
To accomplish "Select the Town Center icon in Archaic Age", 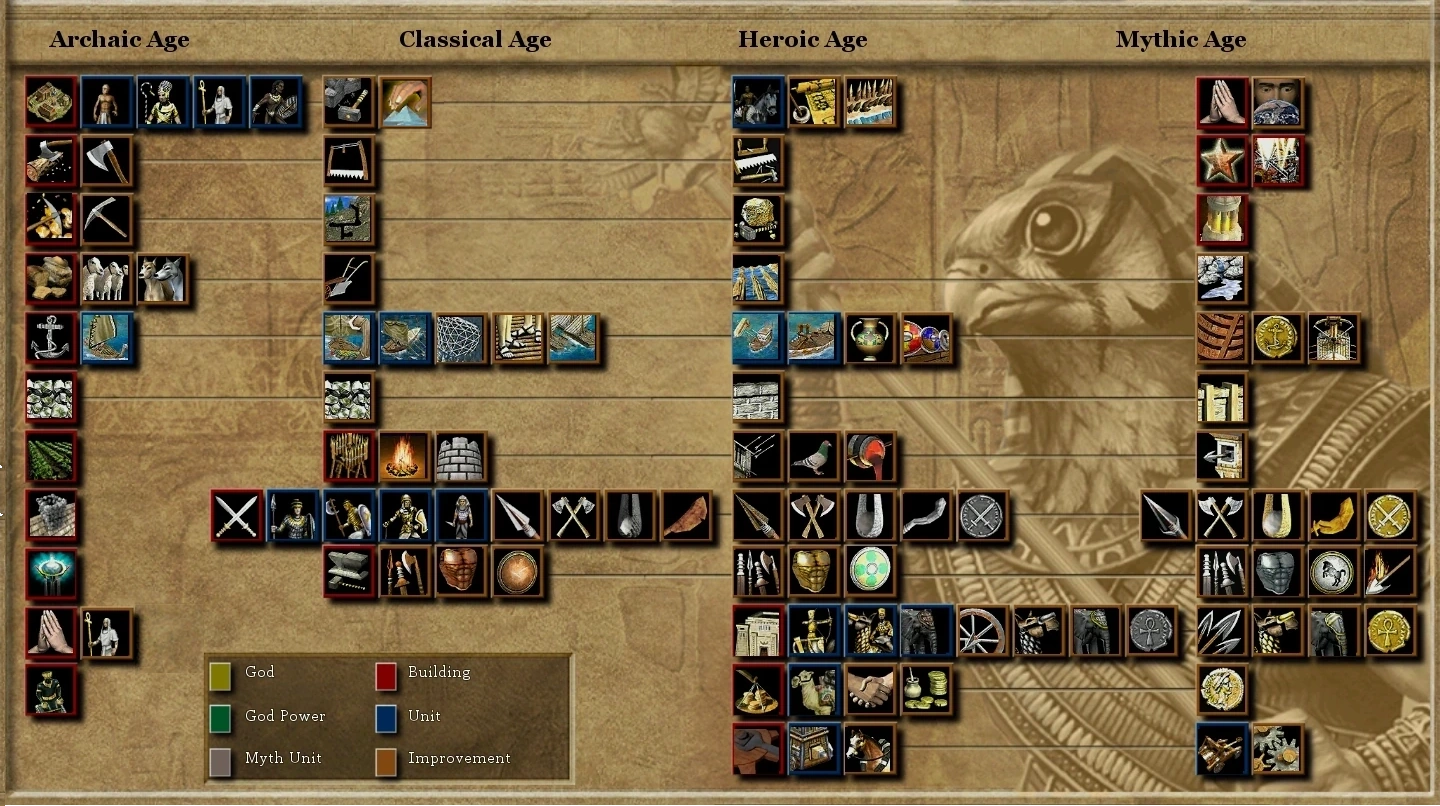I will coord(51,102).
